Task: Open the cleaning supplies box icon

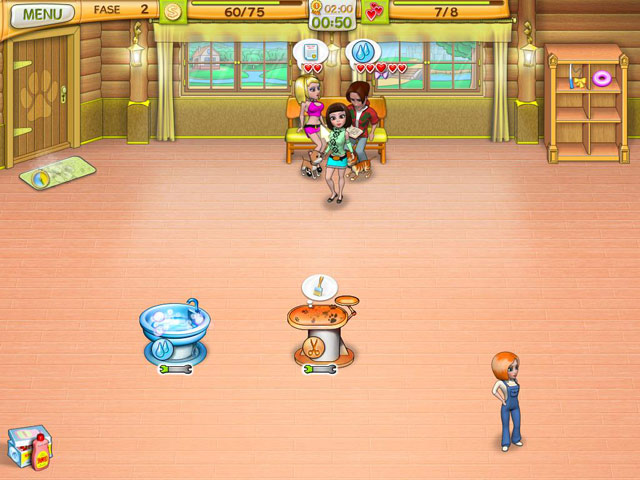Action: (x=29, y=449)
